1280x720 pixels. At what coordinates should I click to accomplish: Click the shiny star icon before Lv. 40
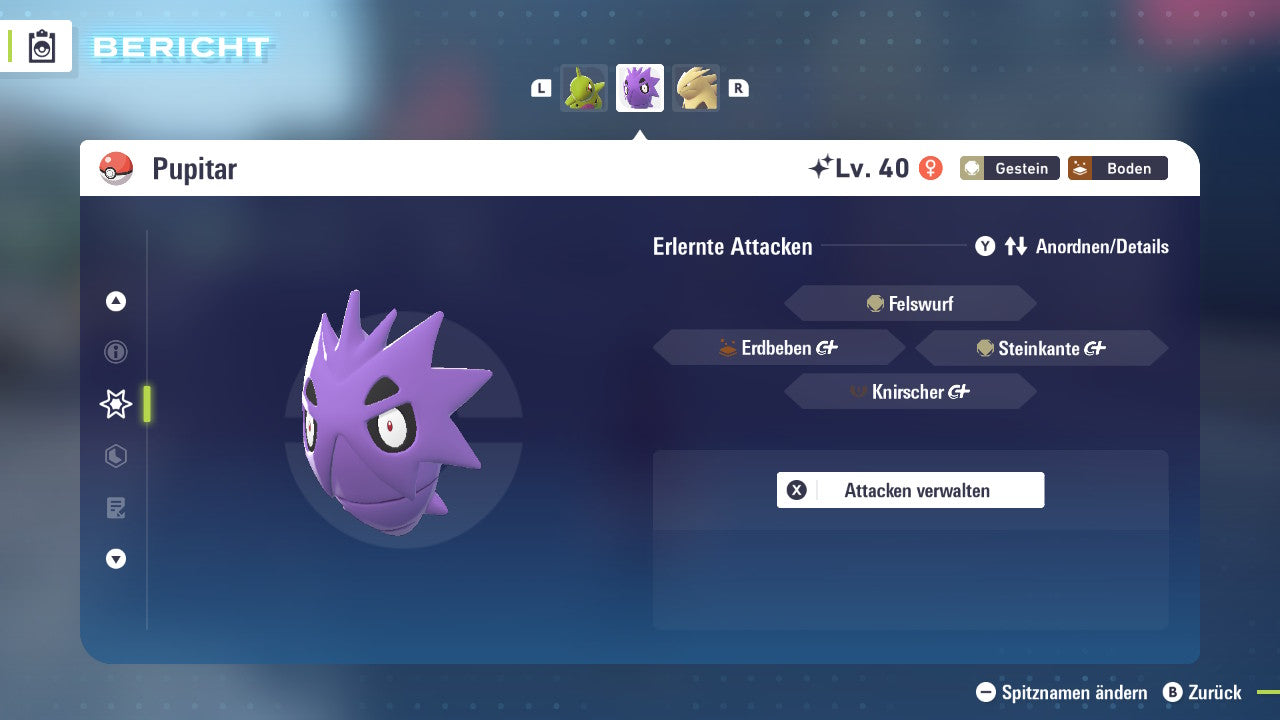[822, 166]
